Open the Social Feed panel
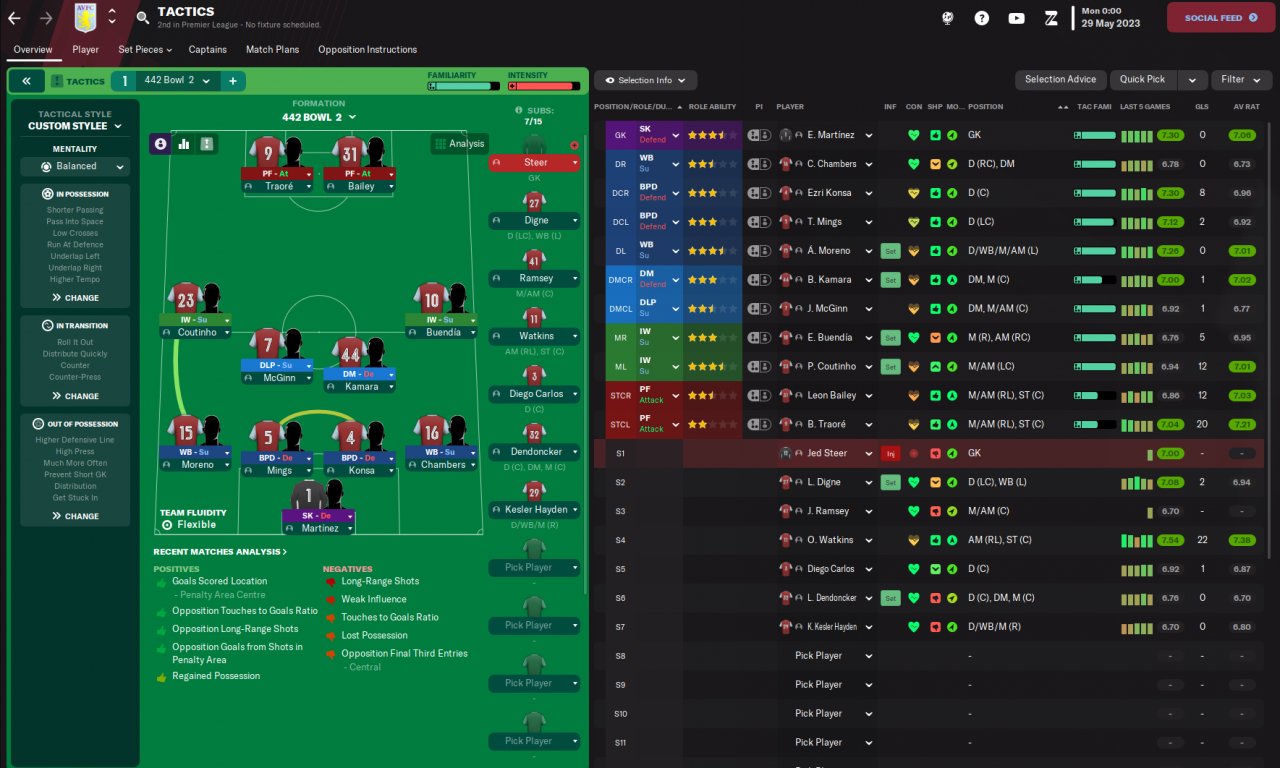Viewport: 1280px width, 768px height. 1221,18
